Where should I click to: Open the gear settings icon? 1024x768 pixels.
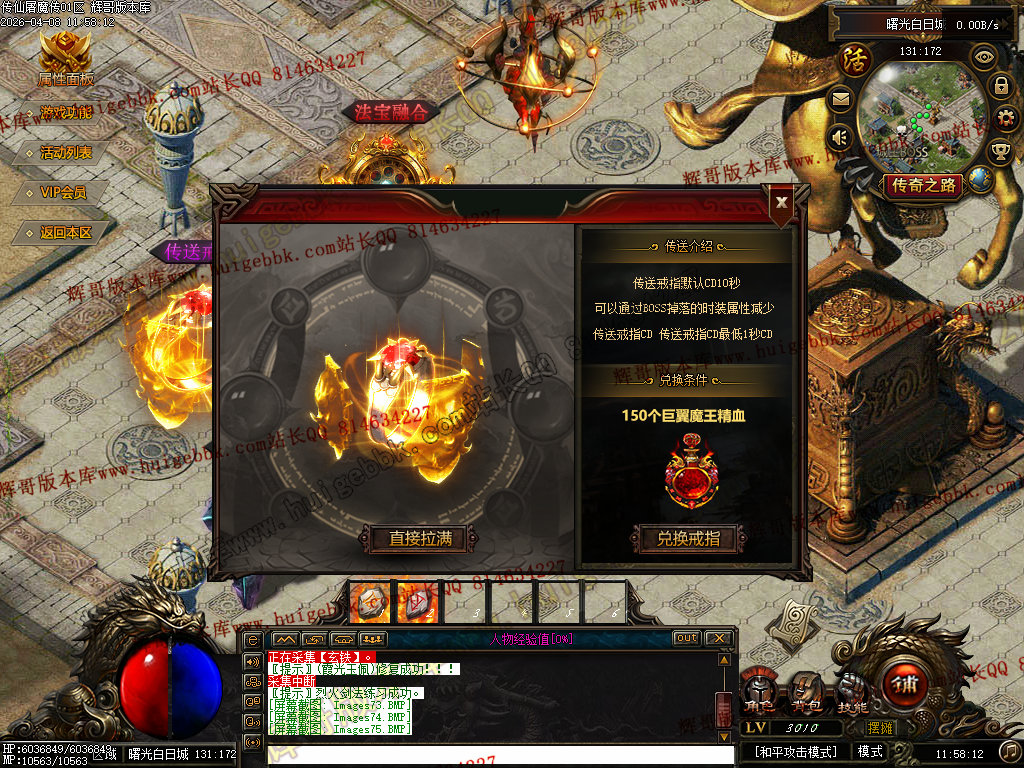click(x=1001, y=117)
